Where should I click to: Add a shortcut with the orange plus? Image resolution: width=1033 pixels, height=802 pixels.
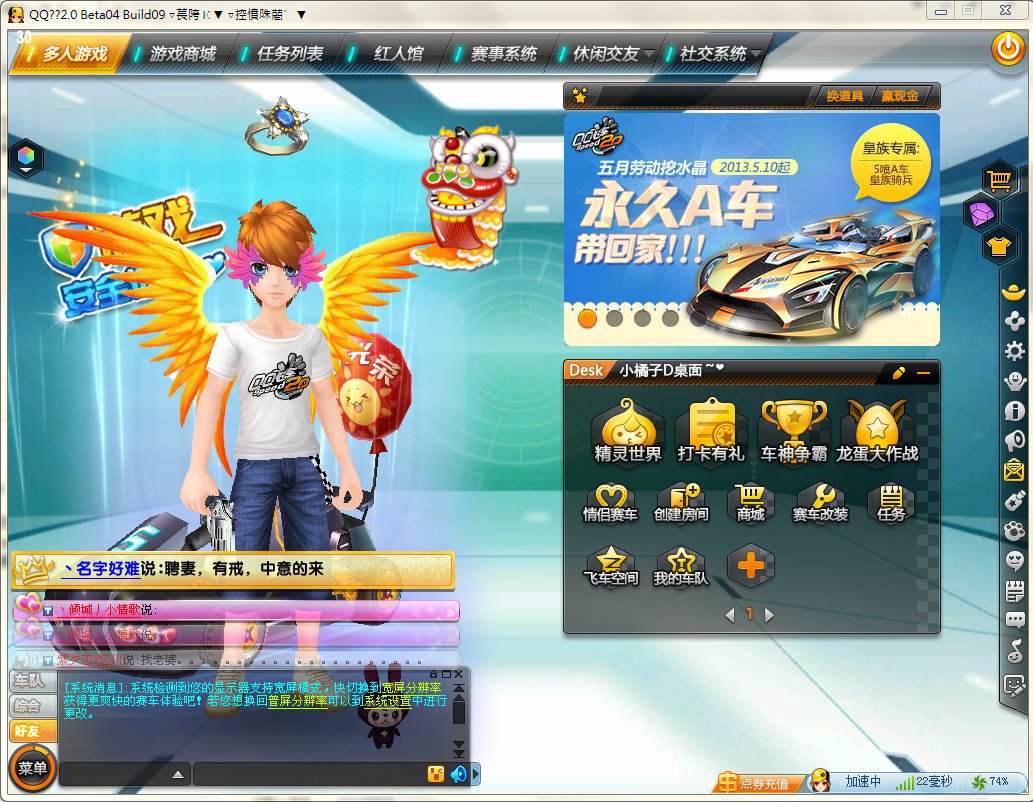pyautogui.click(x=751, y=566)
